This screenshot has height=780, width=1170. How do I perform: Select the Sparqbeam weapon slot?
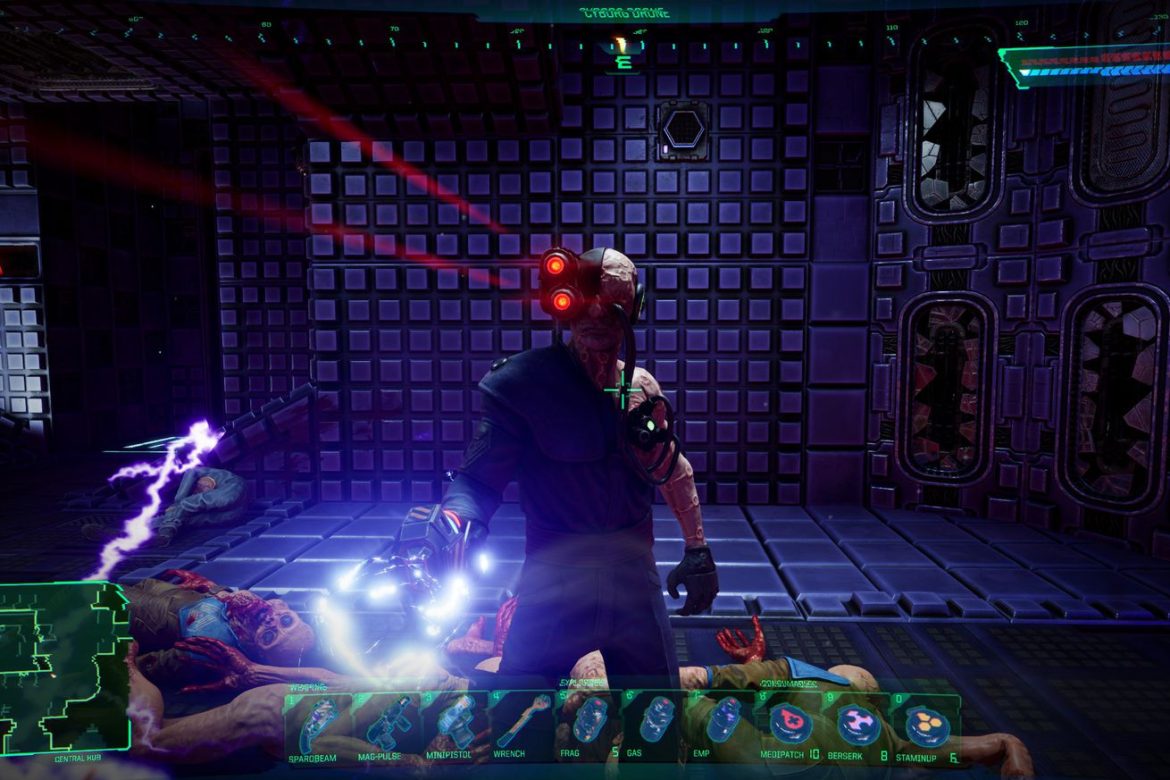click(x=318, y=724)
